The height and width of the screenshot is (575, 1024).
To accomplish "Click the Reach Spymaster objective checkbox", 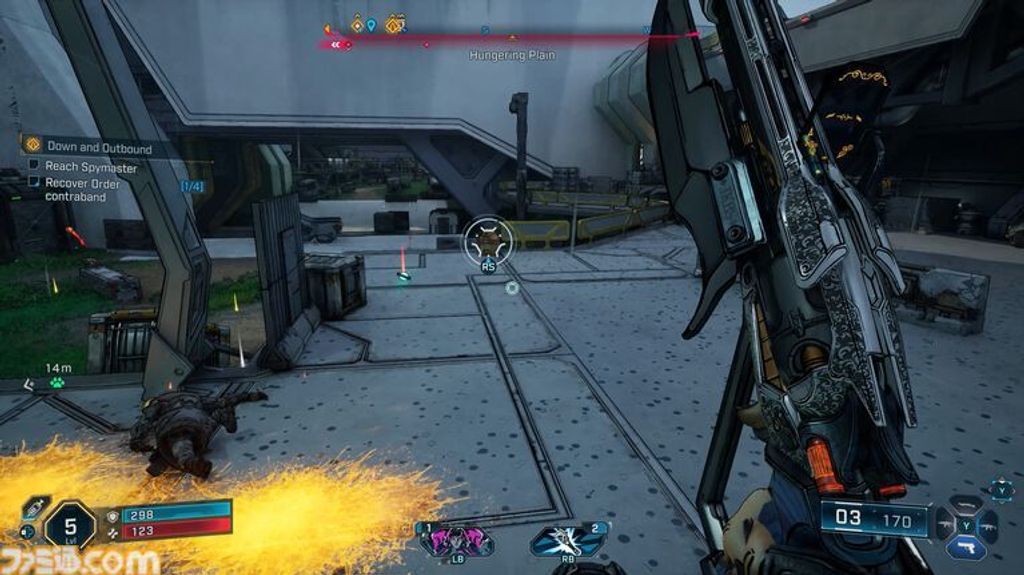I will coord(34,166).
